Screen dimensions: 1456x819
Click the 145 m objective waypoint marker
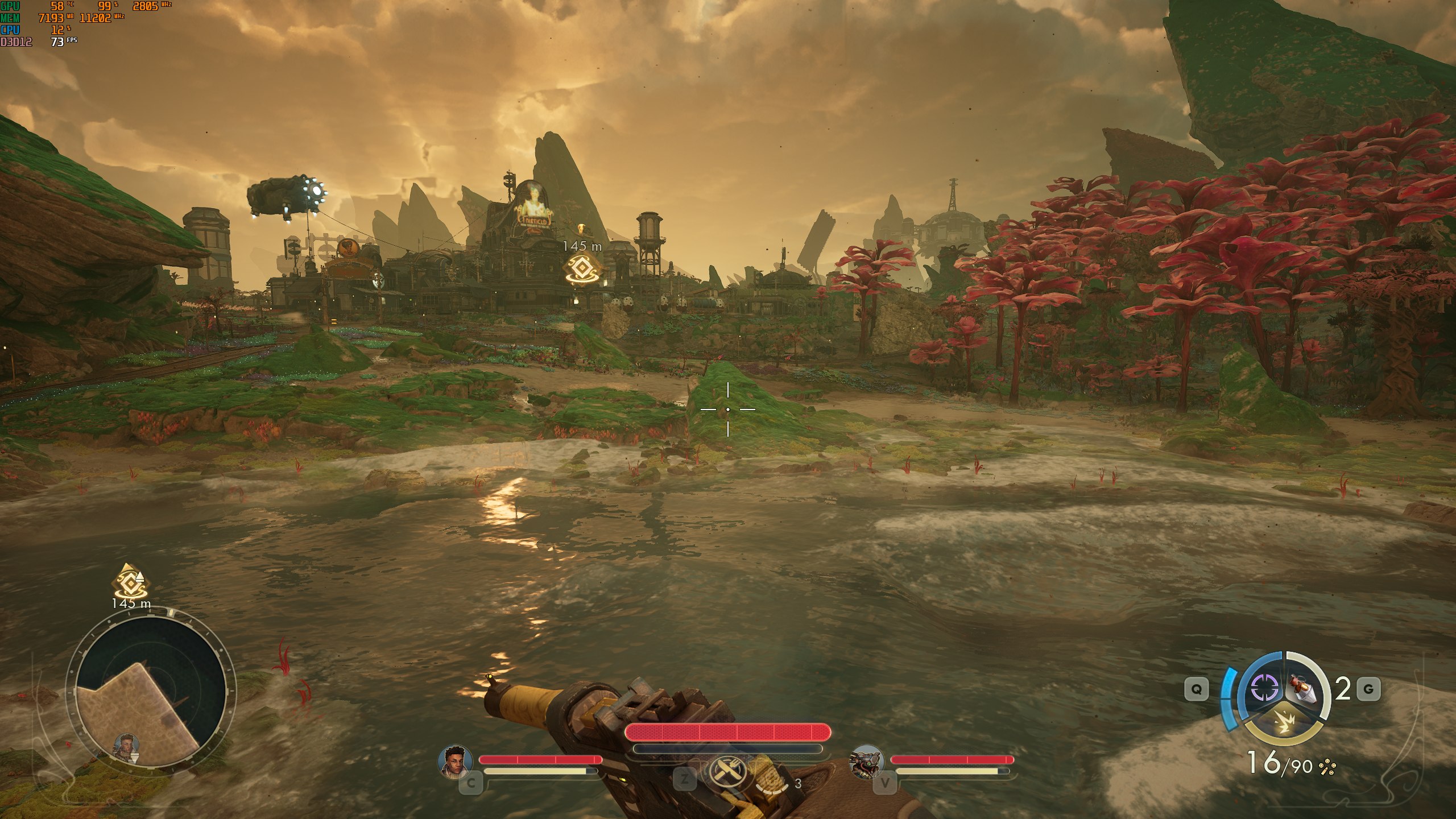tap(582, 268)
